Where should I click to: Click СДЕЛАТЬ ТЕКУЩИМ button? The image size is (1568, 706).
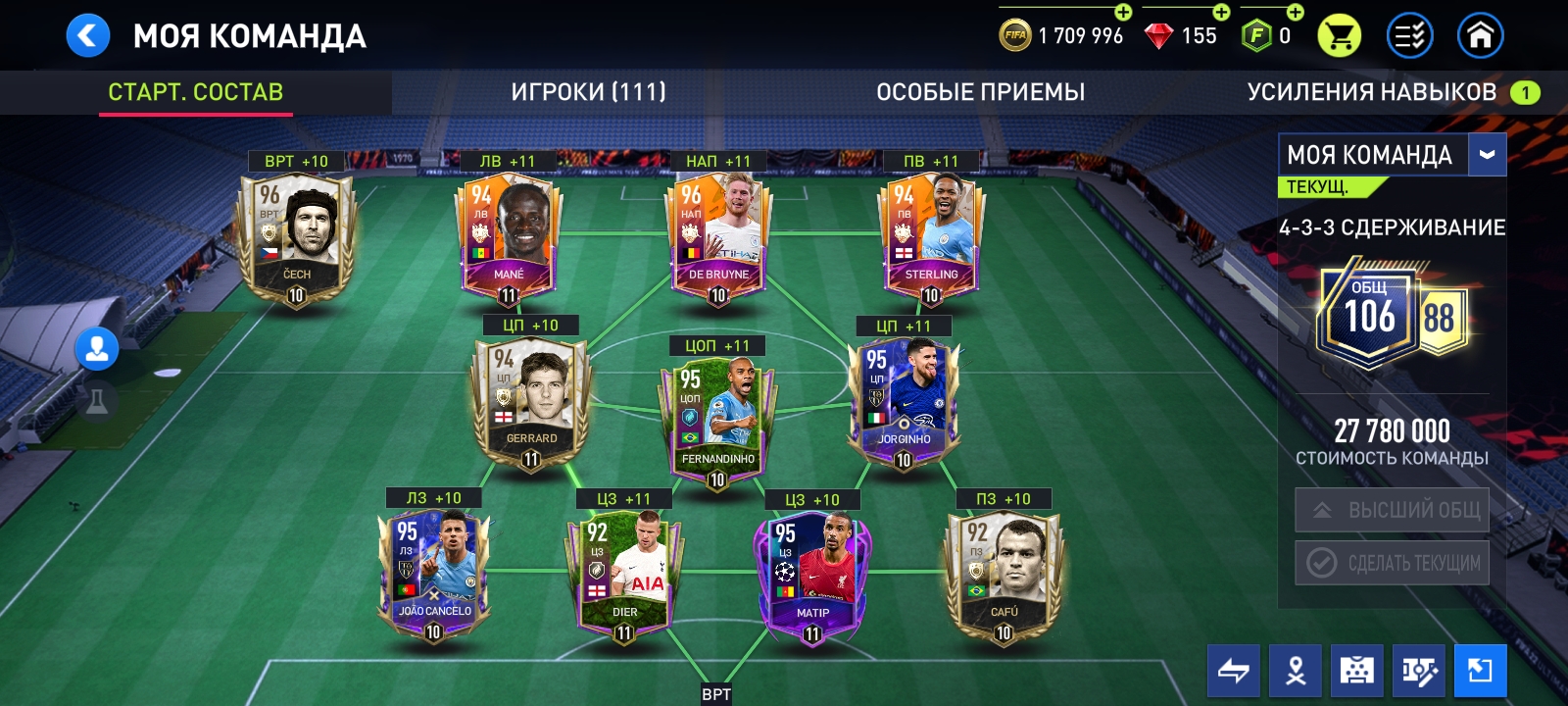click(x=1391, y=564)
